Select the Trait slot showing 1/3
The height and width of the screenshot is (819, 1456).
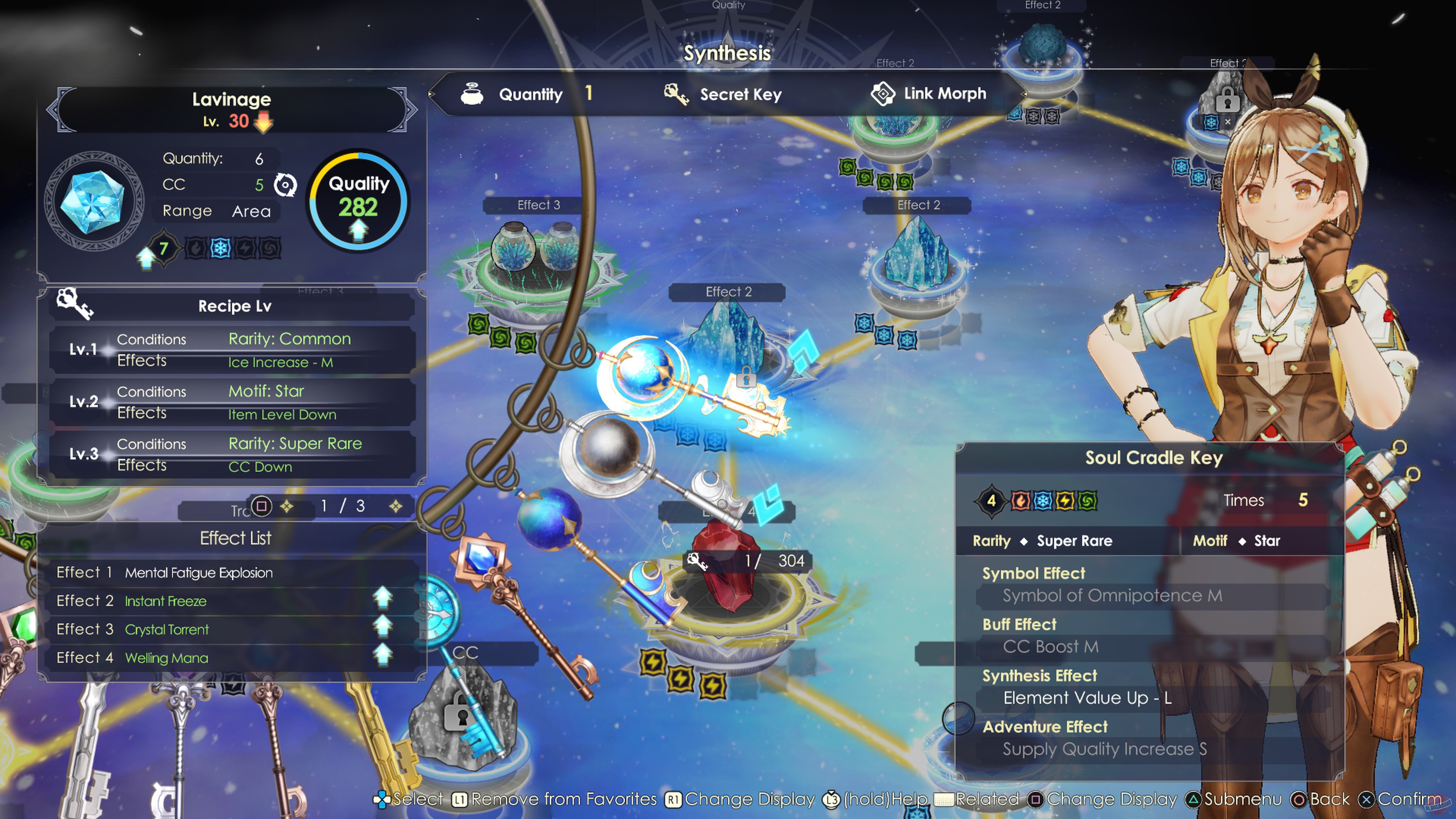tap(342, 506)
